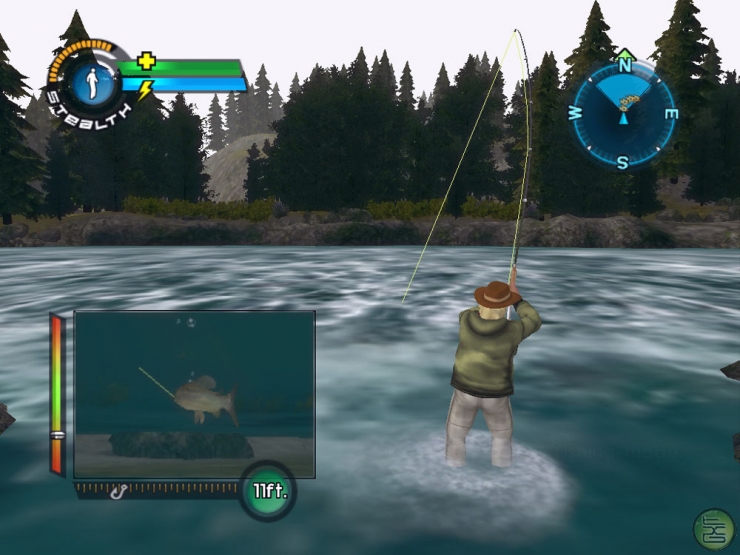Image resolution: width=740 pixels, height=555 pixels.
Task: Click the line tension meter
Action: (x=57, y=394)
